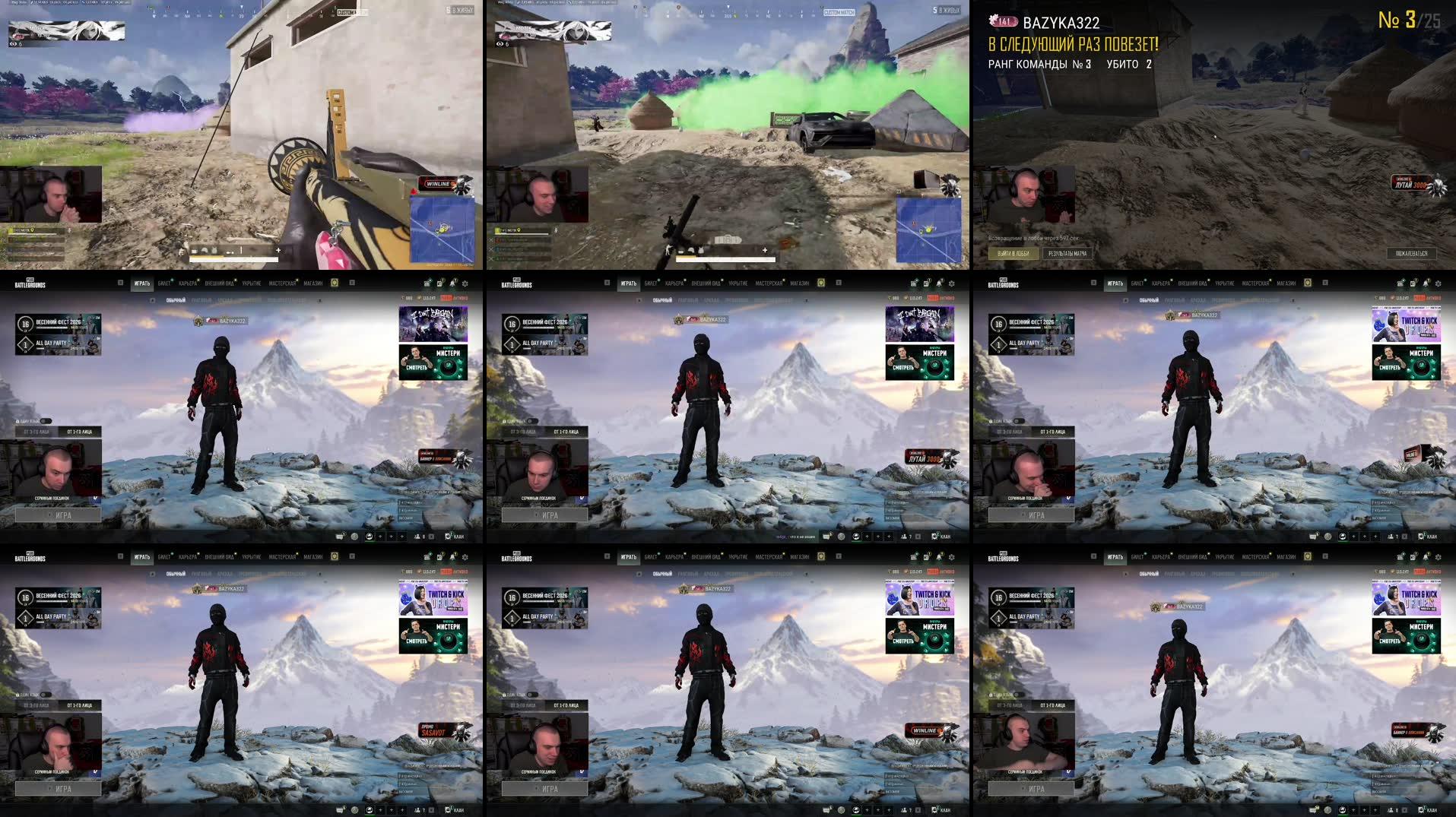Click the КЛАН clan icon bottom right
The width and height of the screenshot is (1456, 817).
449,538
